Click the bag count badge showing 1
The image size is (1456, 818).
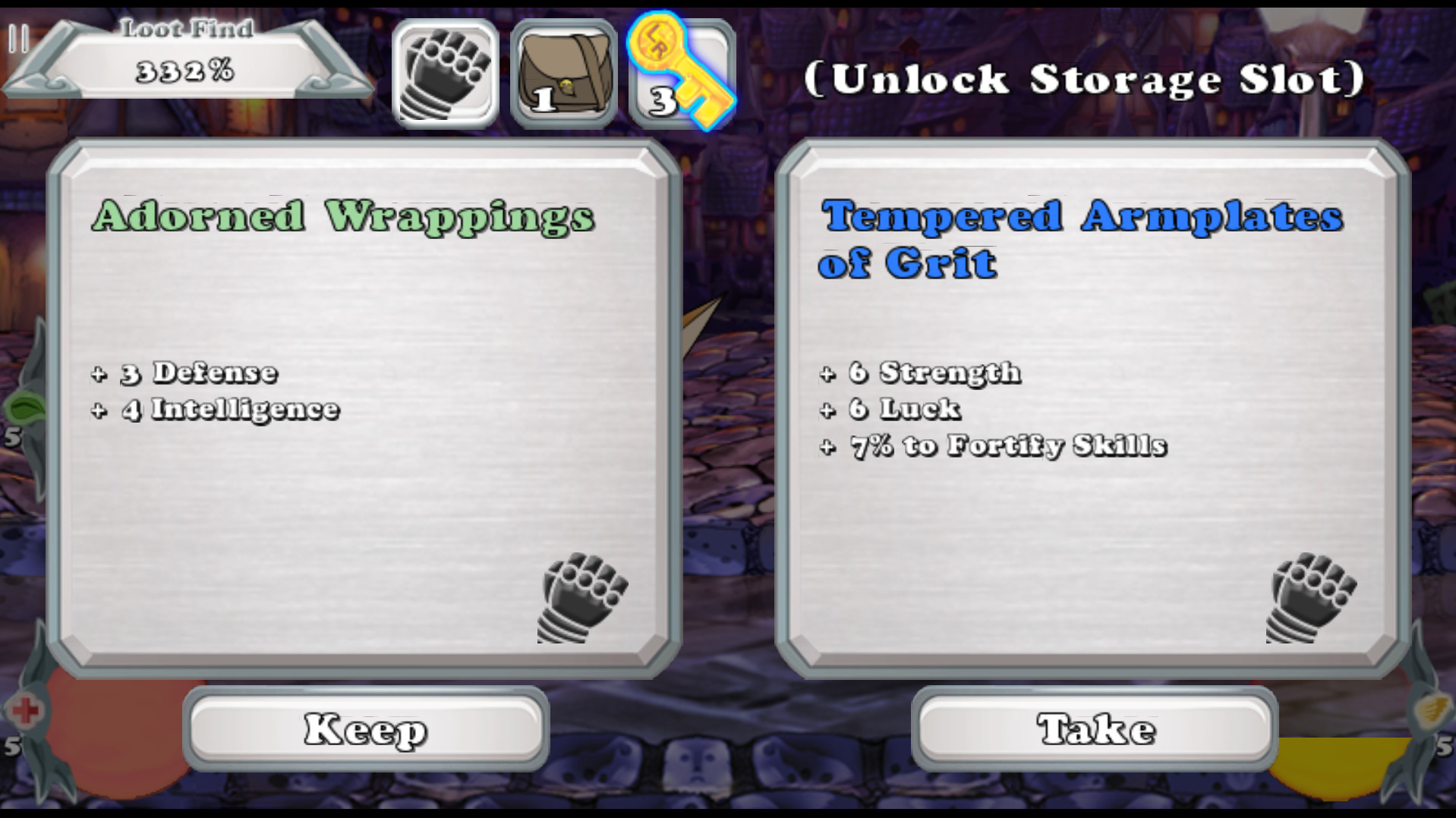(x=545, y=99)
